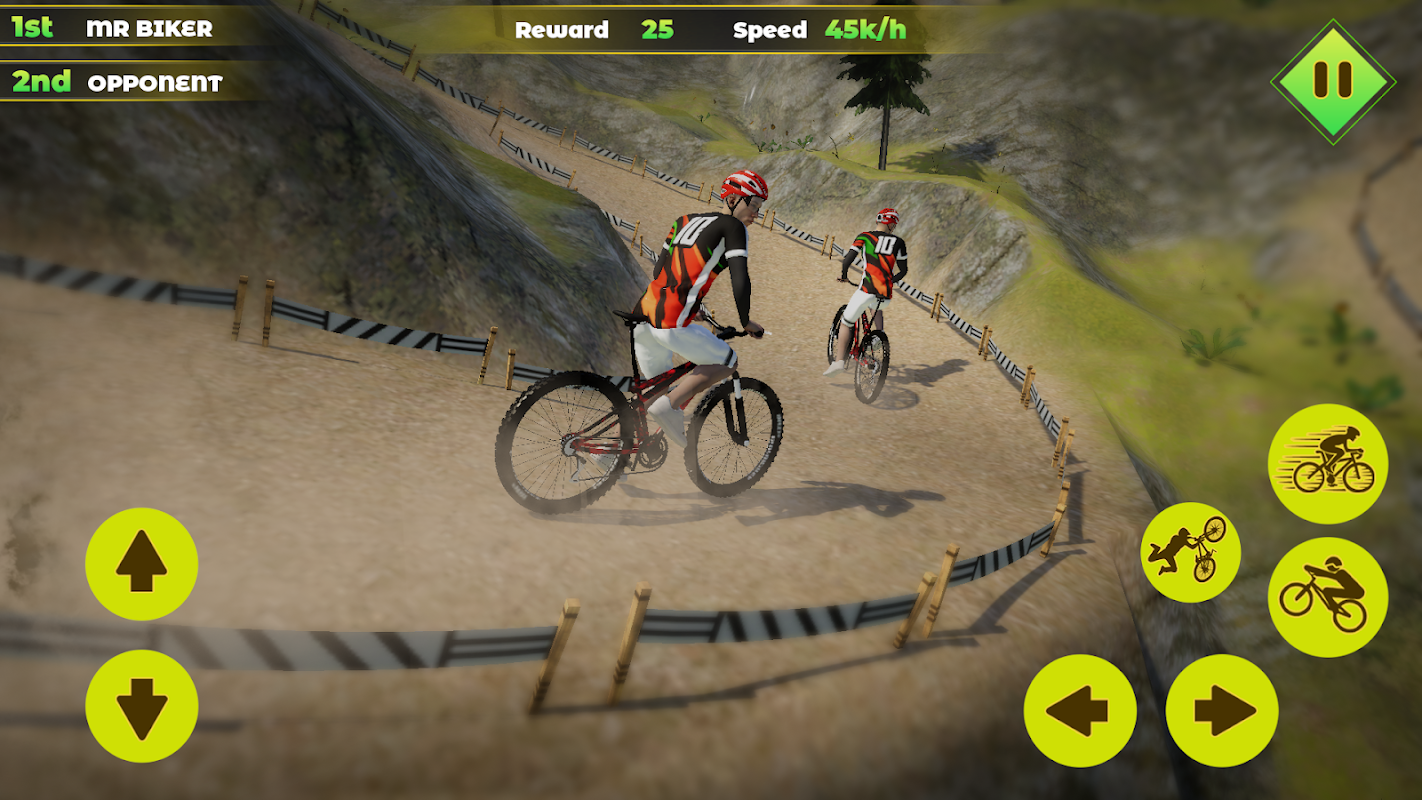Pause the race with the green diamond button
1422x800 pixels.
(1332, 81)
